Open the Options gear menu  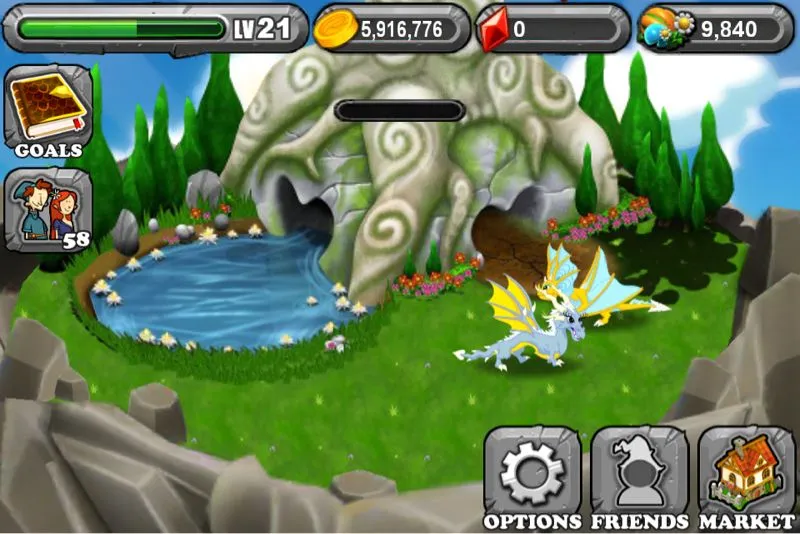coord(532,476)
